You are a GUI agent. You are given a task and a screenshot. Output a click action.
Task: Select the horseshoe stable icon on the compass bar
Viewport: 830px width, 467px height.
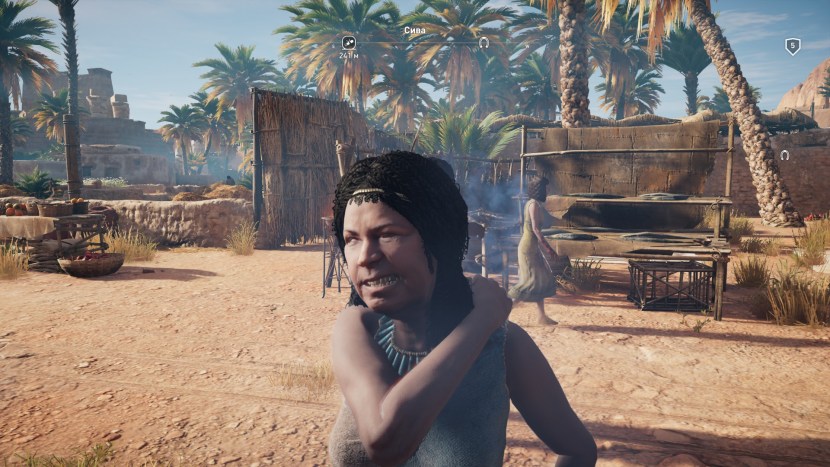coord(484,43)
